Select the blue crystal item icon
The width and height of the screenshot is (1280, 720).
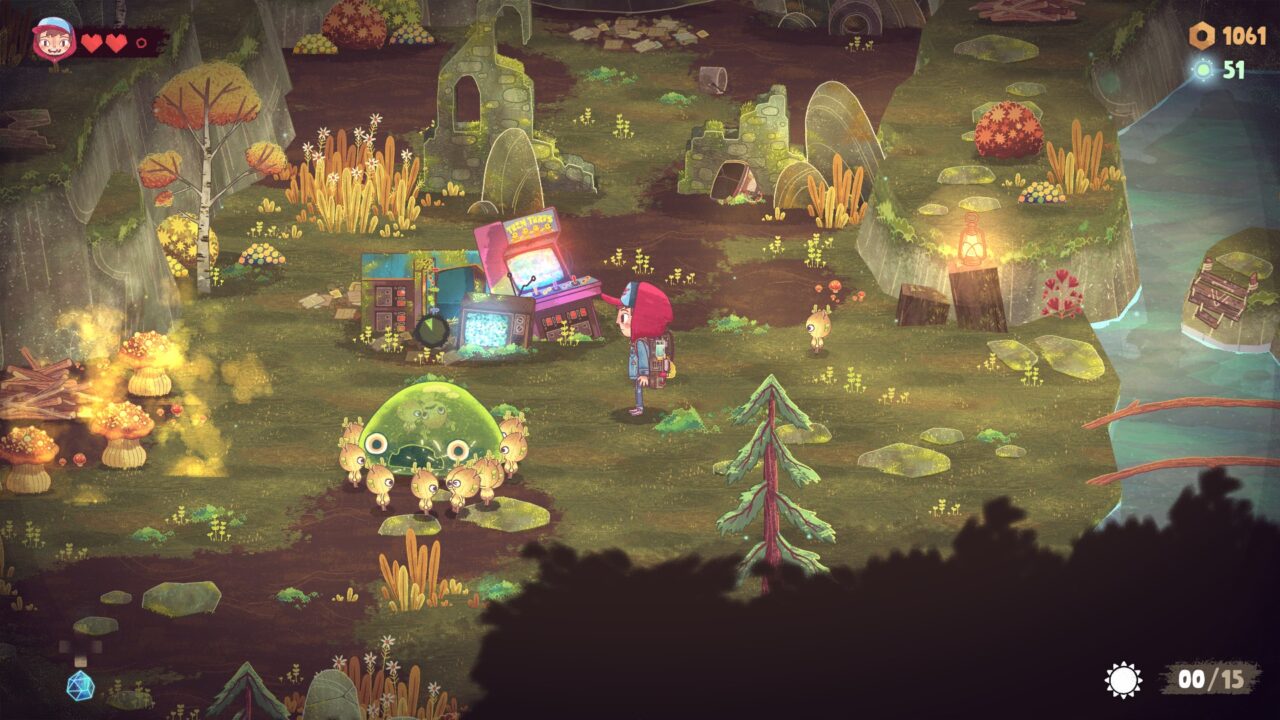tap(80, 685)
